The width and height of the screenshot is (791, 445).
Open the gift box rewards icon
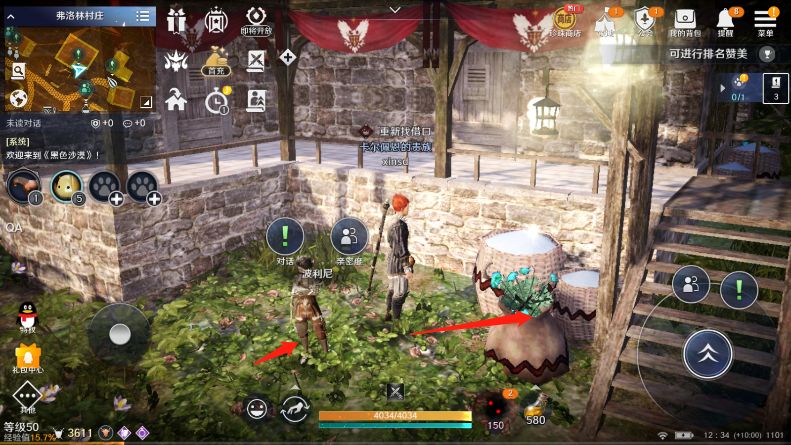(x=177, y=20)
